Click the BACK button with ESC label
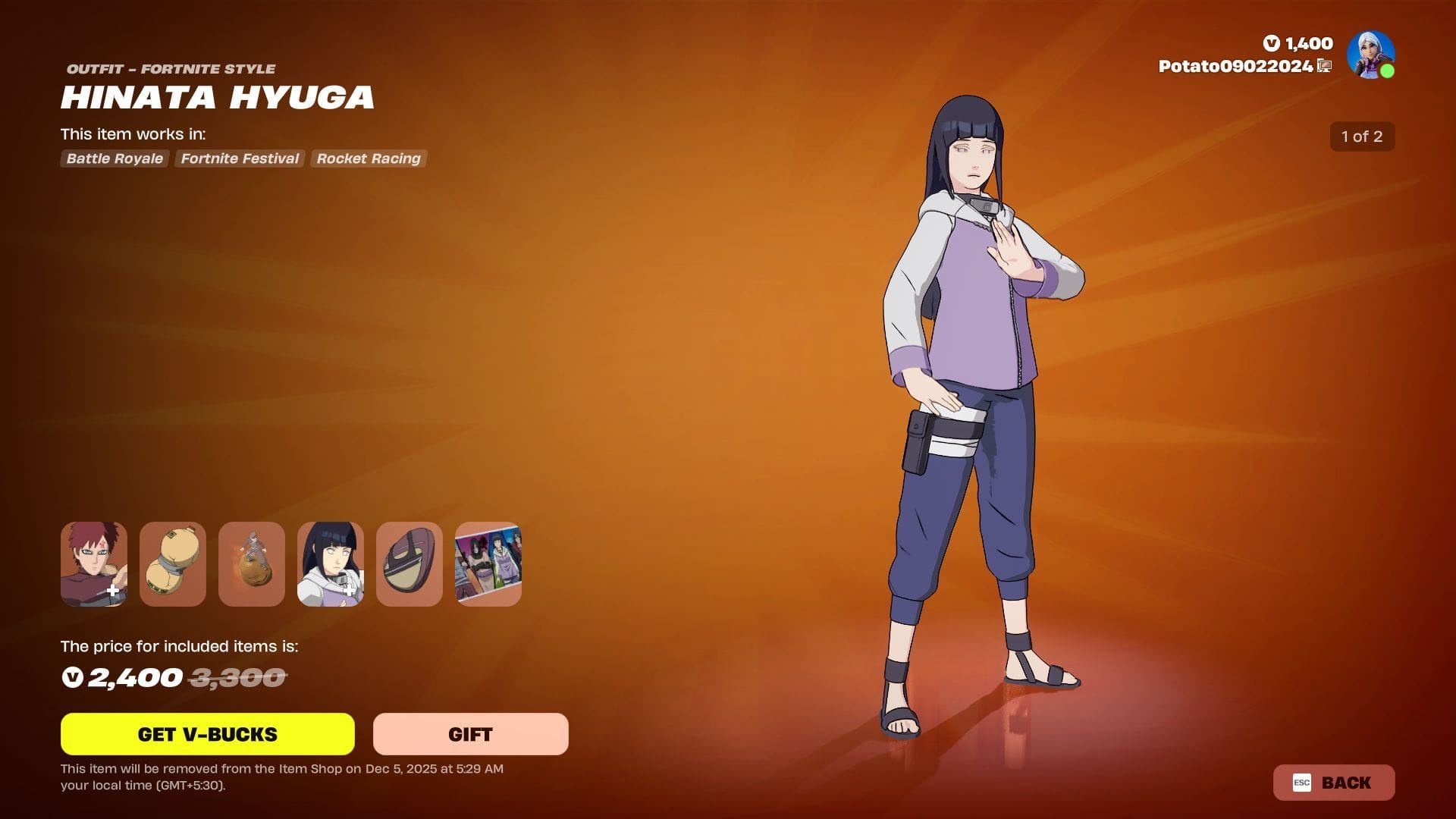Image resolution: width=1456 pixels, height=819 pixels. click(1333, 783)
